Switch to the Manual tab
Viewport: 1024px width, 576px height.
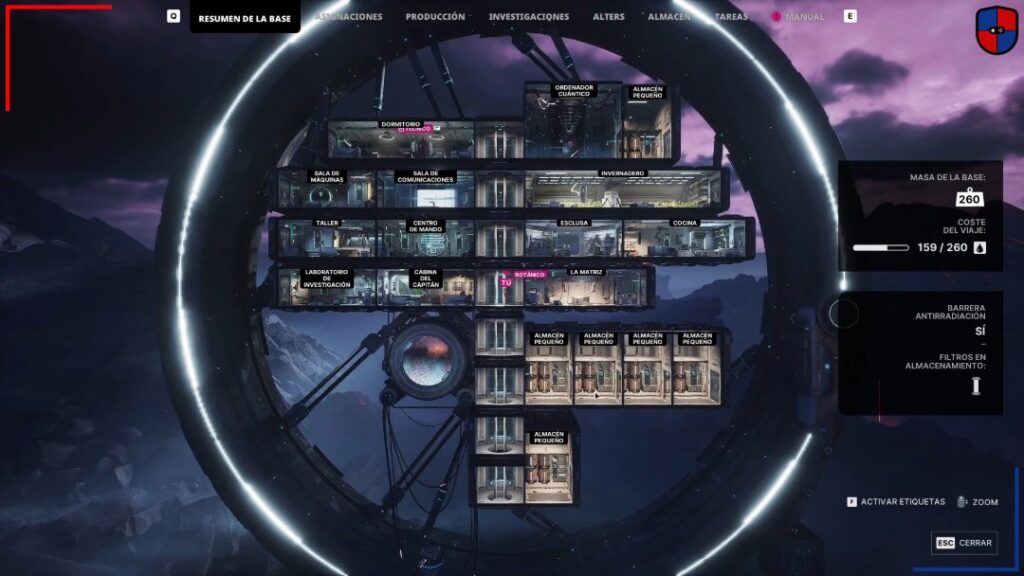point(804,17)
